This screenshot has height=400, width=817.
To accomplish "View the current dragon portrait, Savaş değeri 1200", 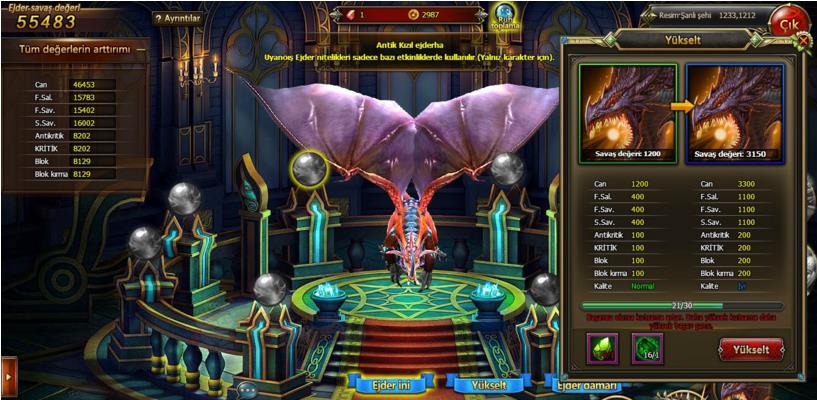I will [x=627, y=112].
